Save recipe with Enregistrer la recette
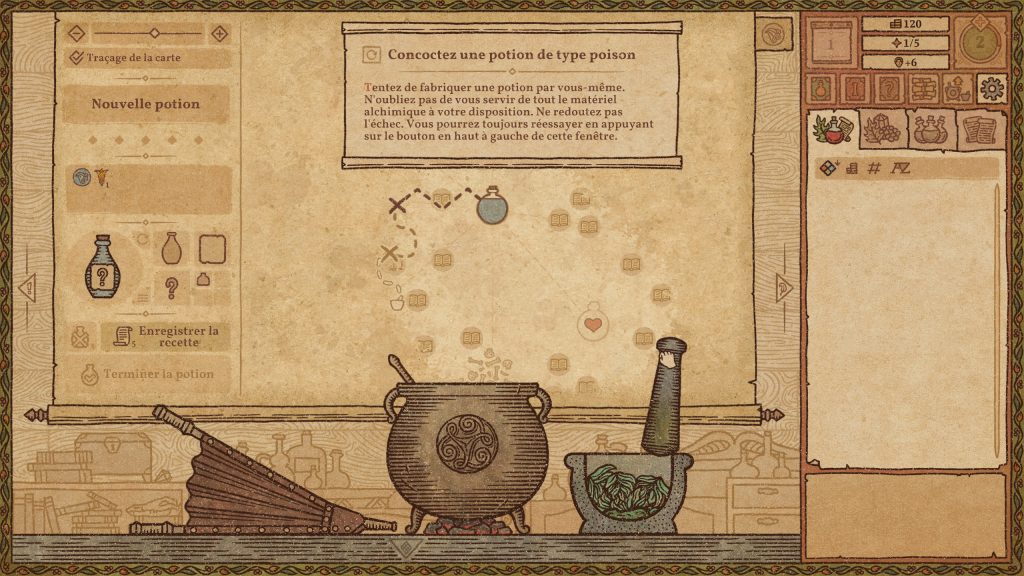 (x=164, y=336)
